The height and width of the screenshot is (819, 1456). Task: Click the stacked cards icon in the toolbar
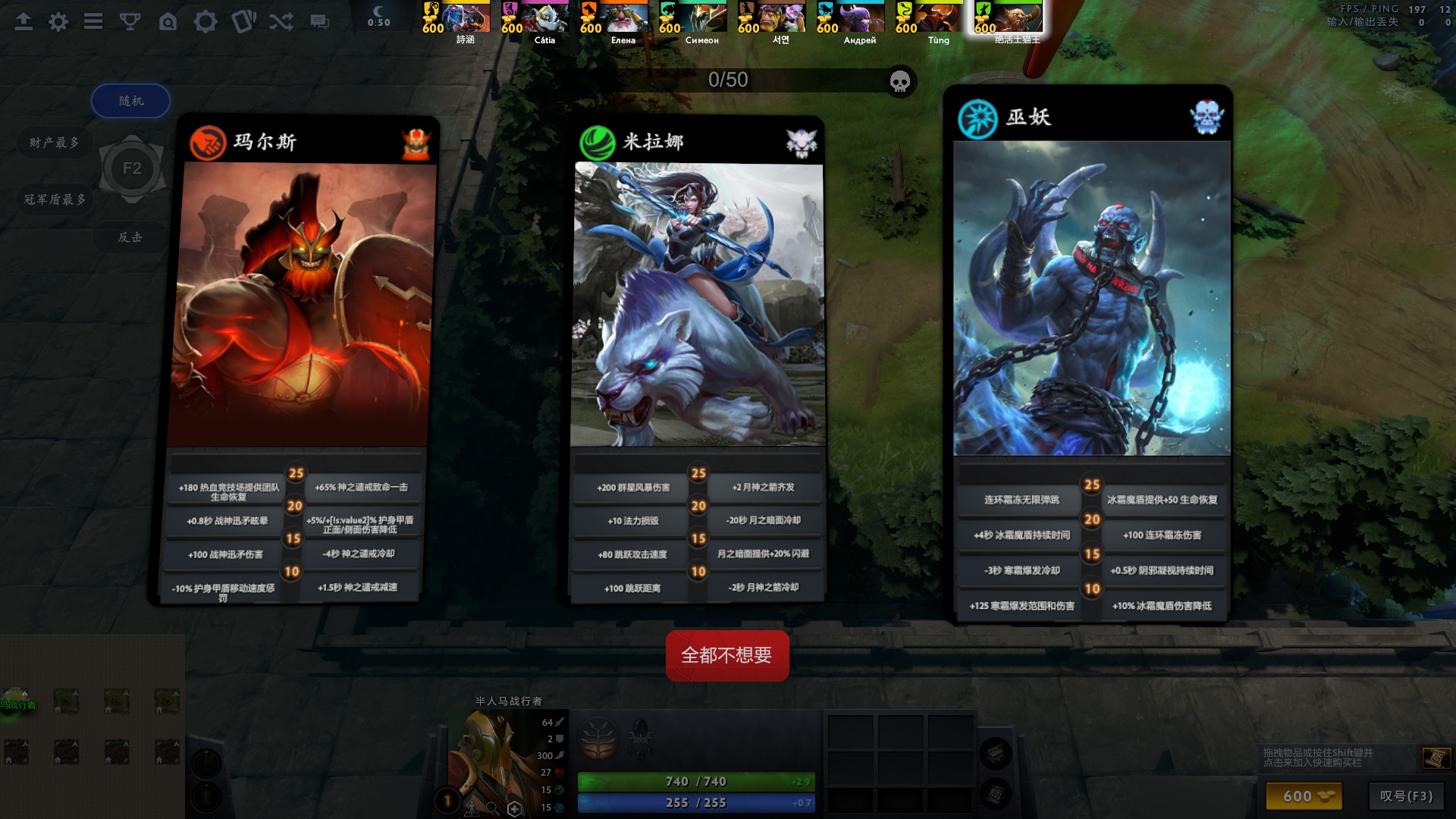pos(244,22)
